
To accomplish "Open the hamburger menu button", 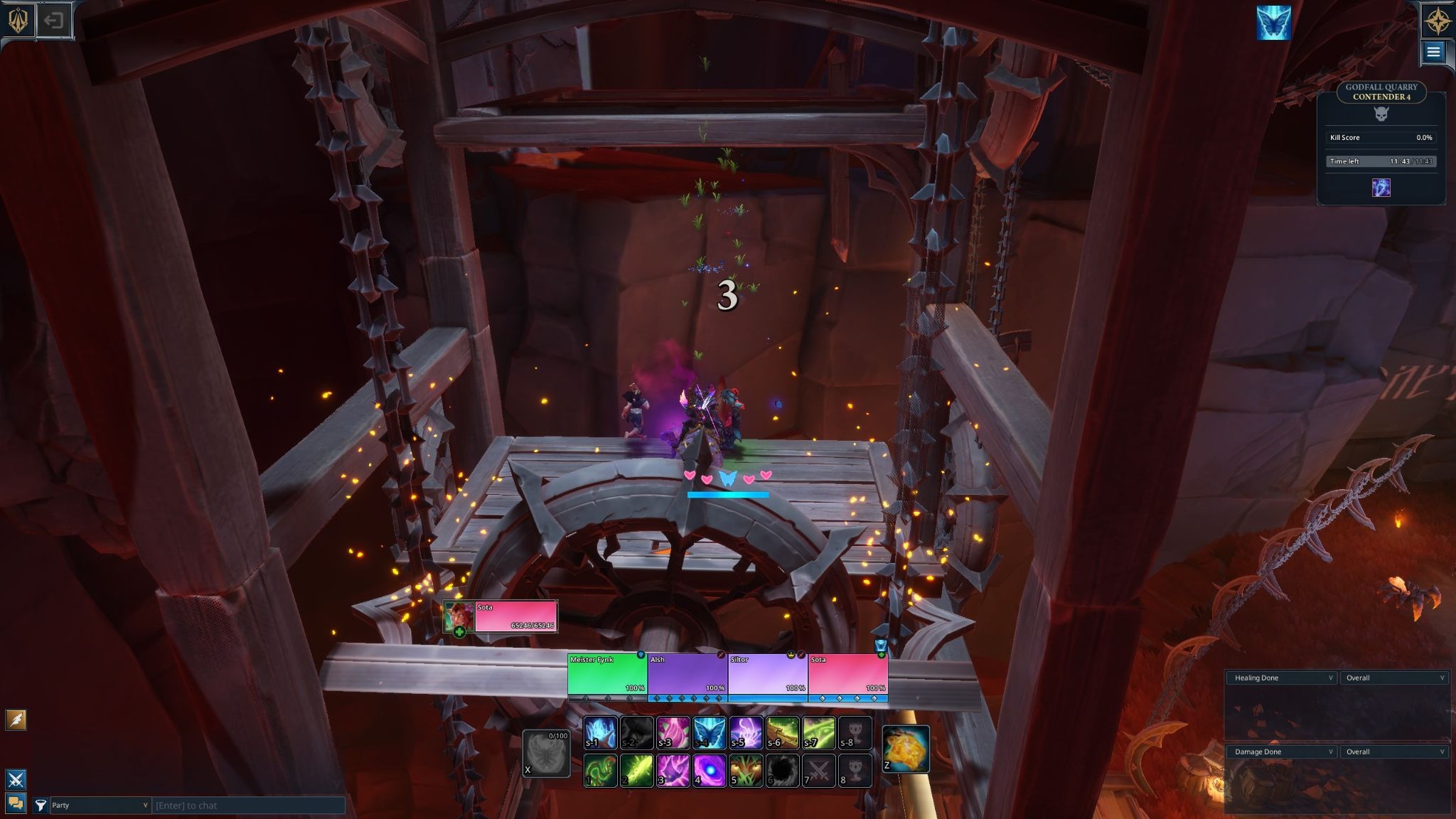I will coord(1433,51).
